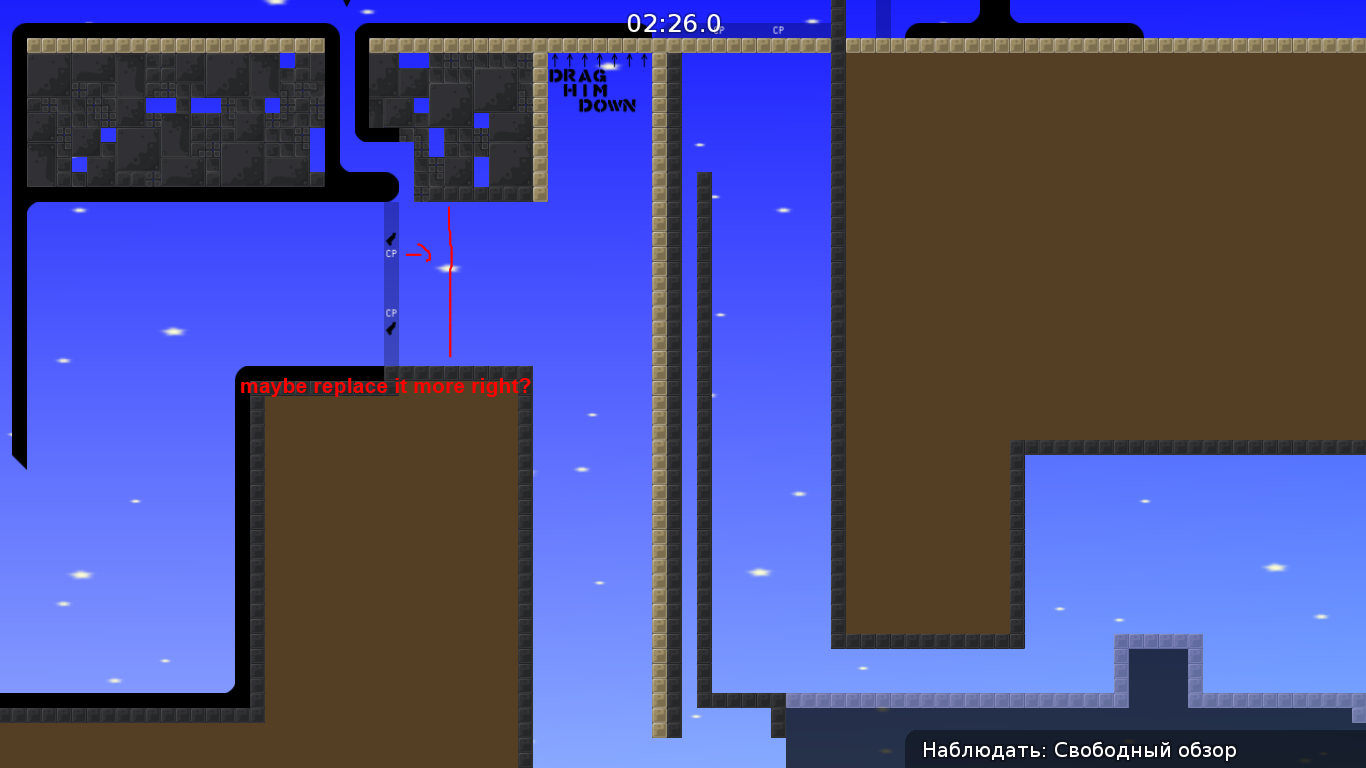Click the red annotation asking to replace it more right
The image size is (1366, 768).
coord(387,386)
